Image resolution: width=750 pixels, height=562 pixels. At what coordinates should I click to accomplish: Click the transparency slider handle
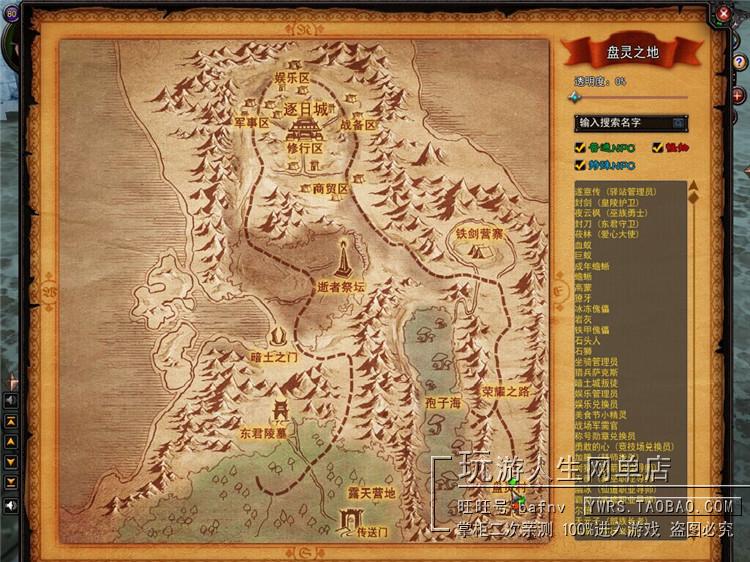(x=575, y=97)
